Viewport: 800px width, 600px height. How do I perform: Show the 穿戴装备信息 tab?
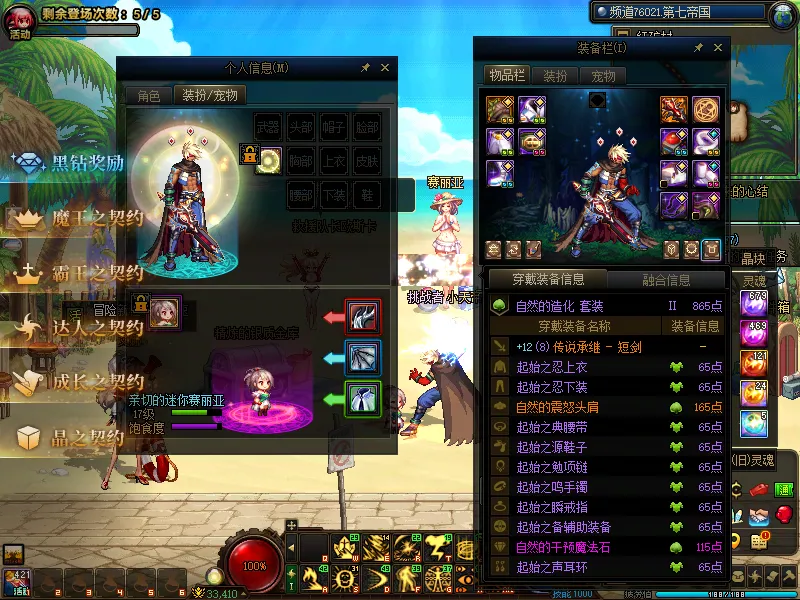tap(547, 279)
